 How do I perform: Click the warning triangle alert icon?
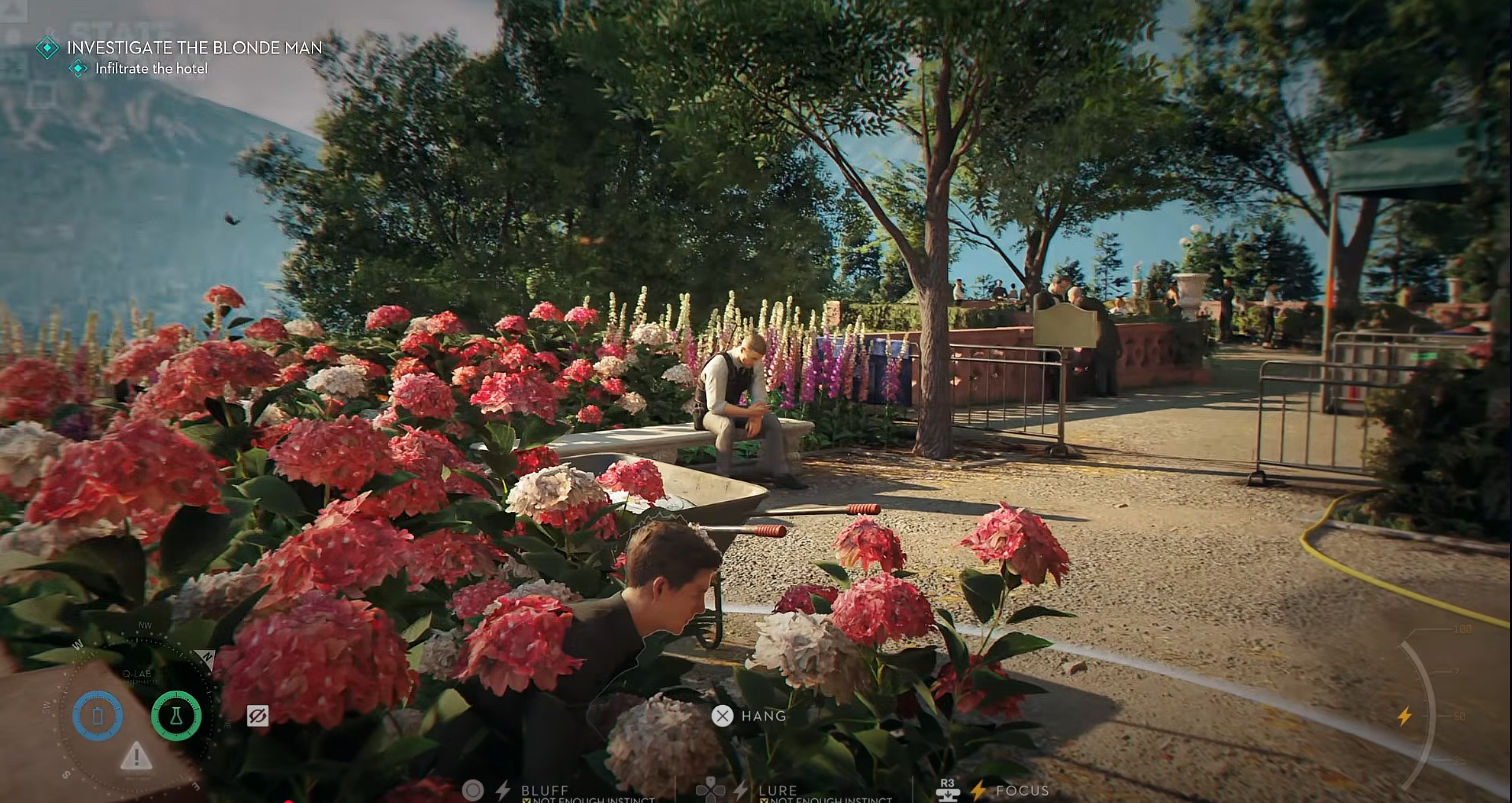click(136, 756)
